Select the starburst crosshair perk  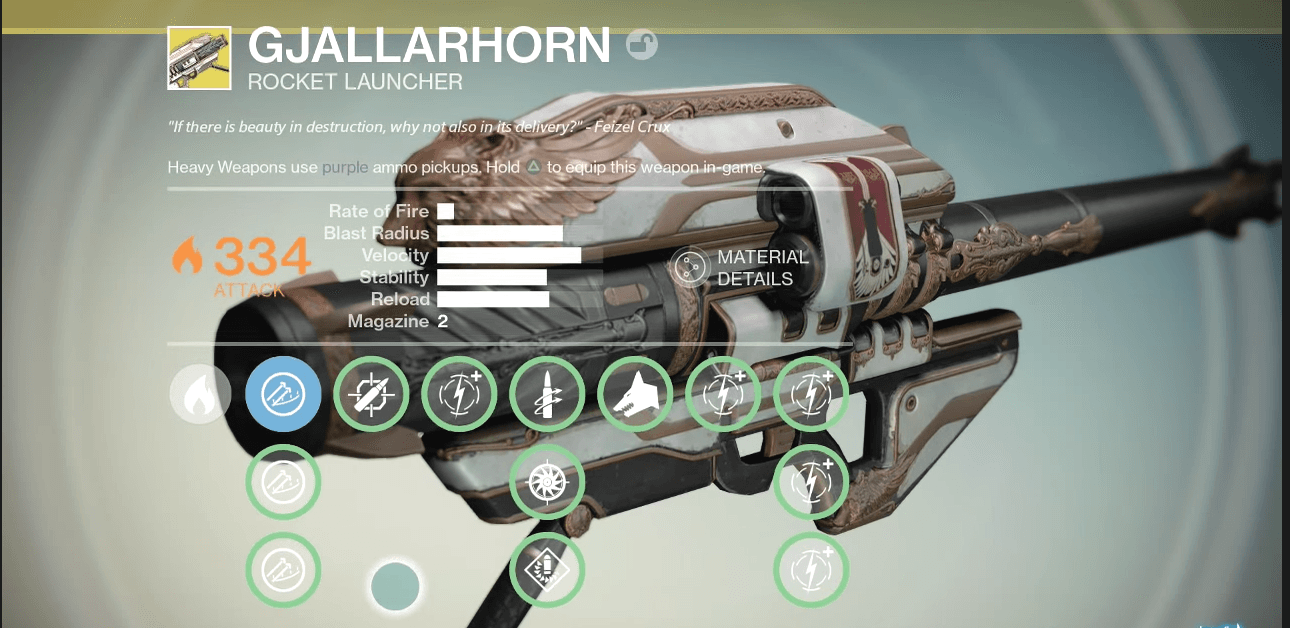click(547, 483)
